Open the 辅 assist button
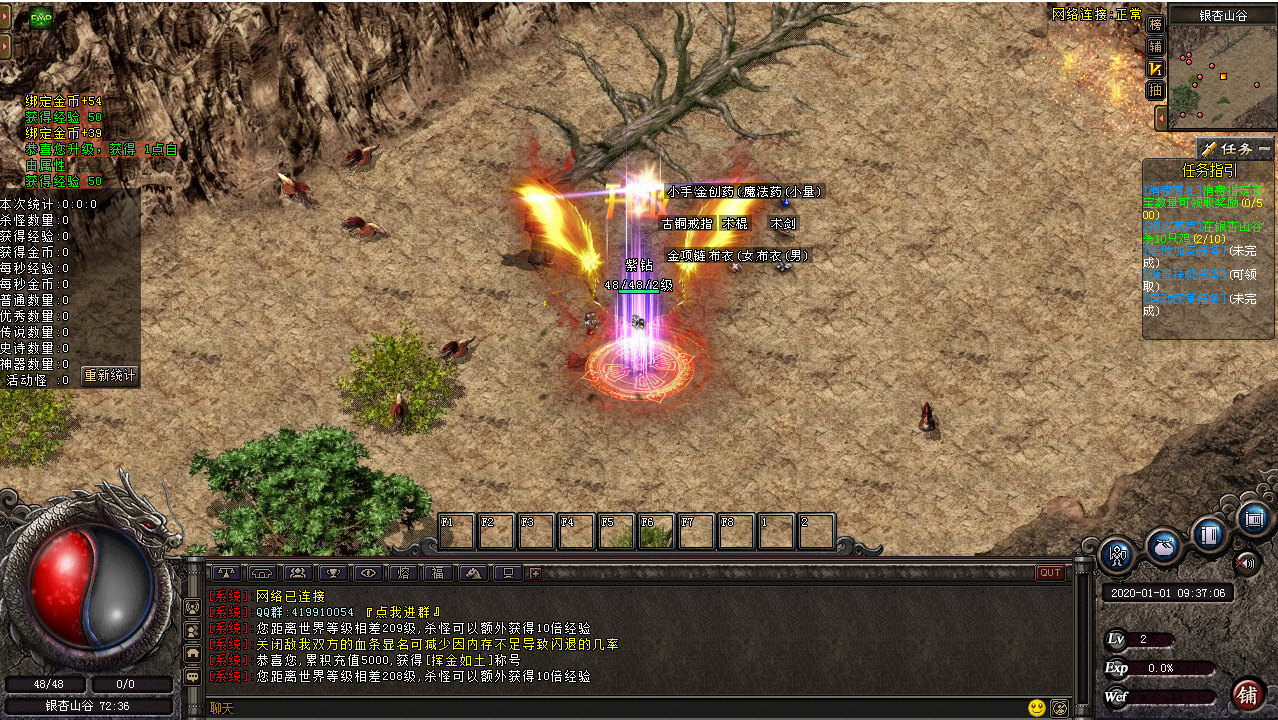The height and width of the screenshot is (720, 1278). [1156, 46]
